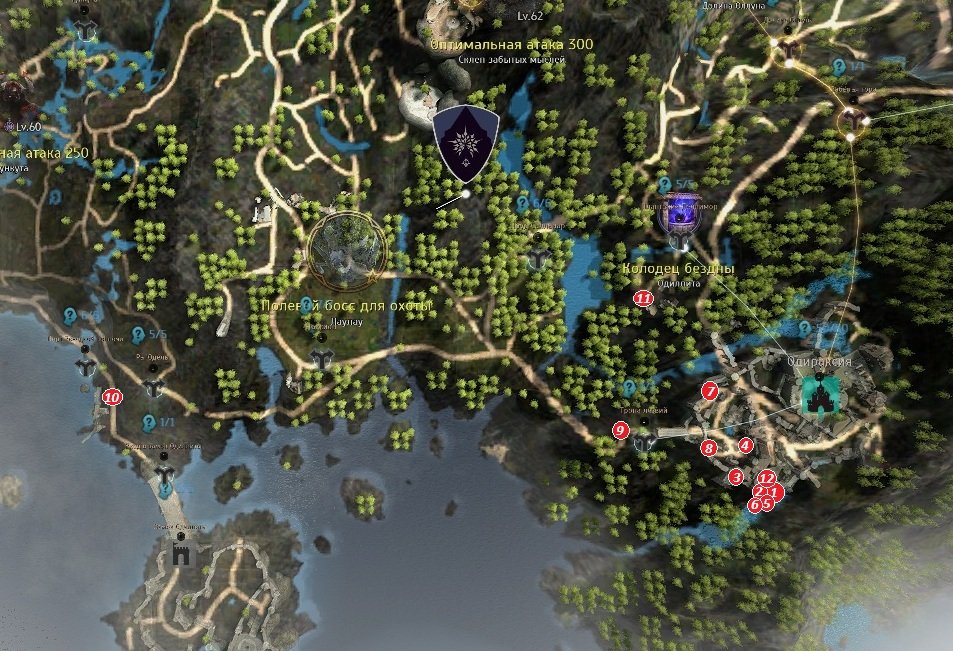Viewport: 953px width, 651px height.
Task: Click the node icon below the field boss emblem
Action: click(x=321, y=357)
